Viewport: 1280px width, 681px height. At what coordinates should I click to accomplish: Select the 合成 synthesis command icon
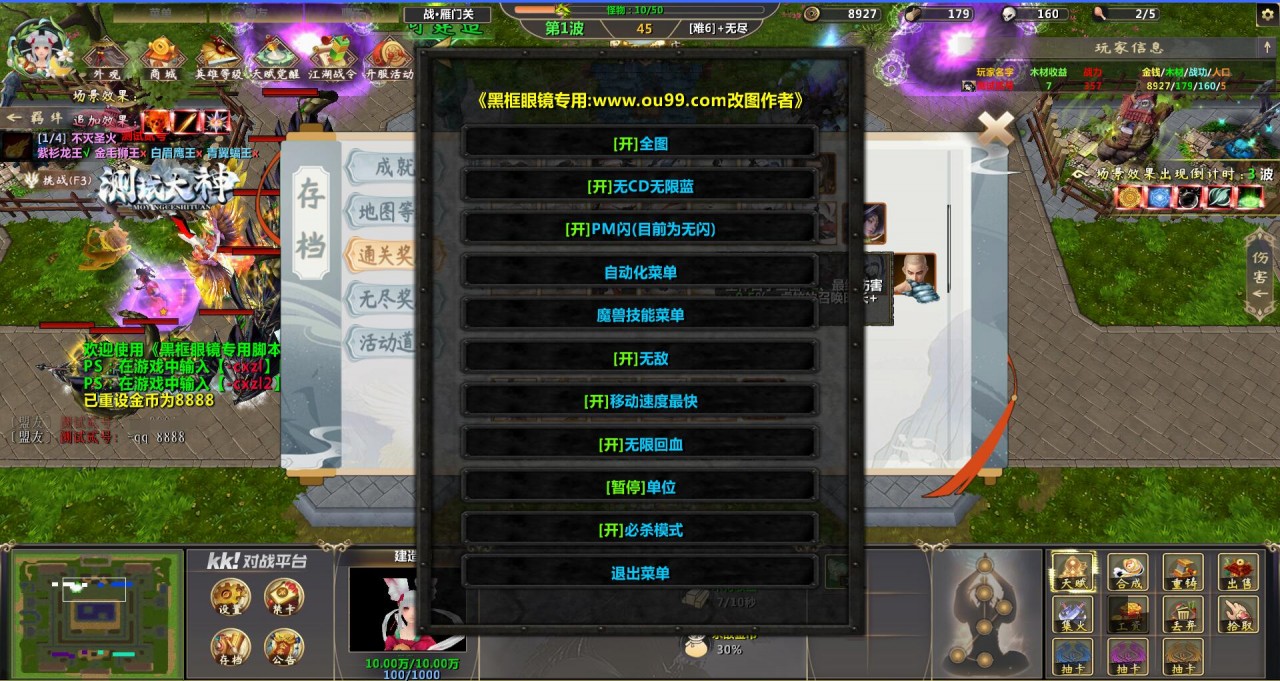pos(1128,574)
